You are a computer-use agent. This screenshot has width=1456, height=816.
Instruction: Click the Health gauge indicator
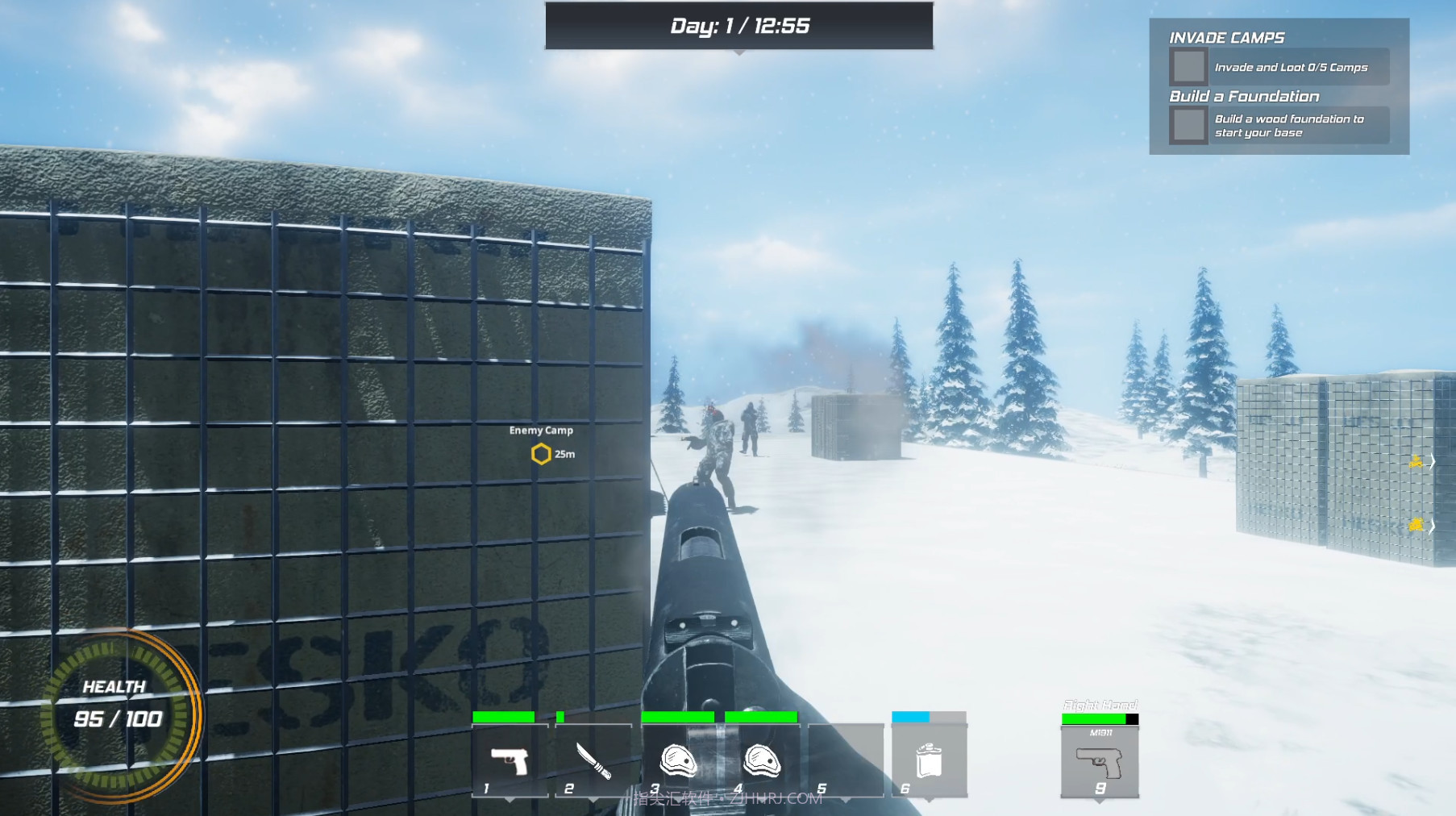129,714
